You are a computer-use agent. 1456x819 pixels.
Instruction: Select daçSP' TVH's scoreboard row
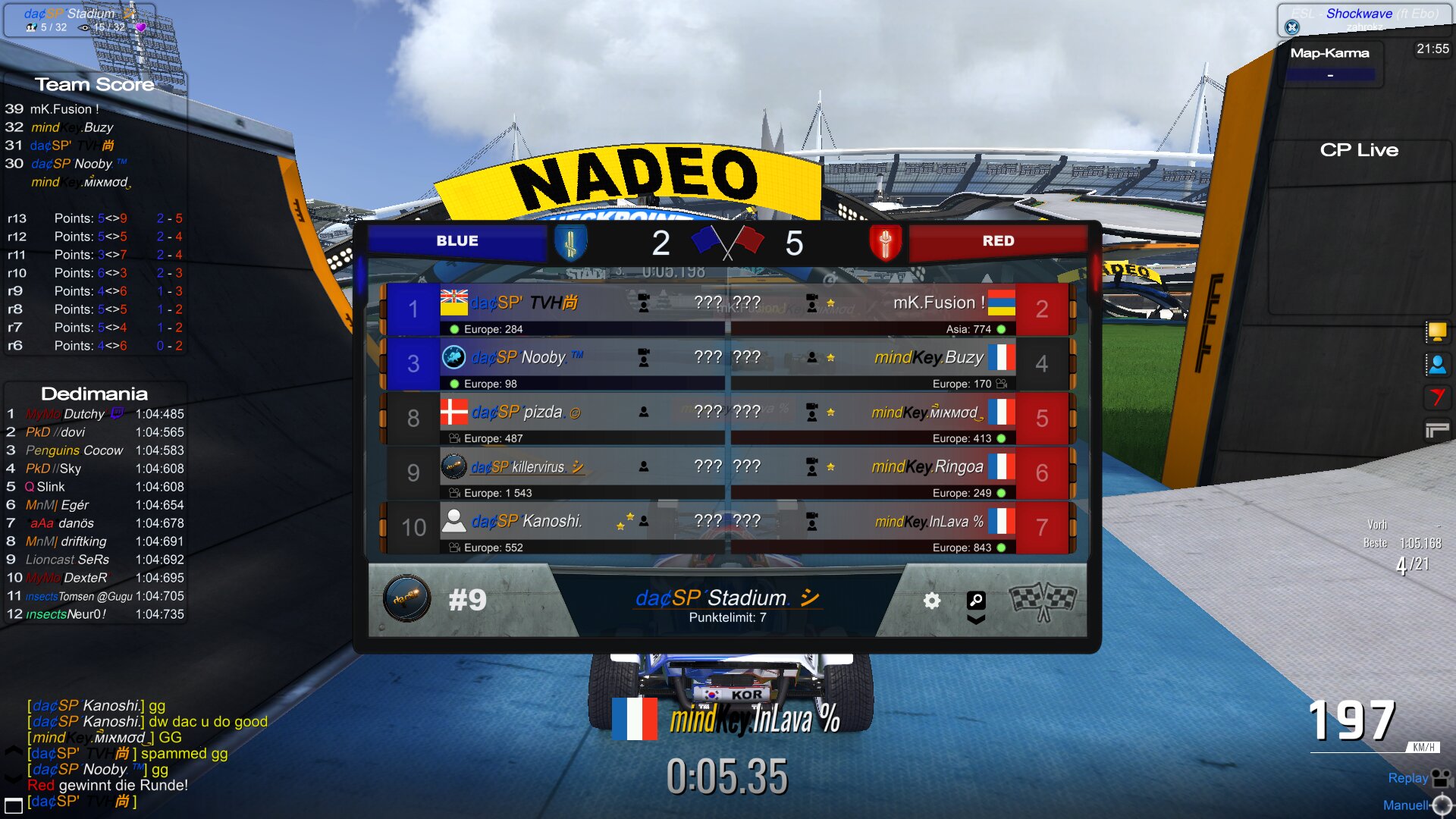pos(554,309)
